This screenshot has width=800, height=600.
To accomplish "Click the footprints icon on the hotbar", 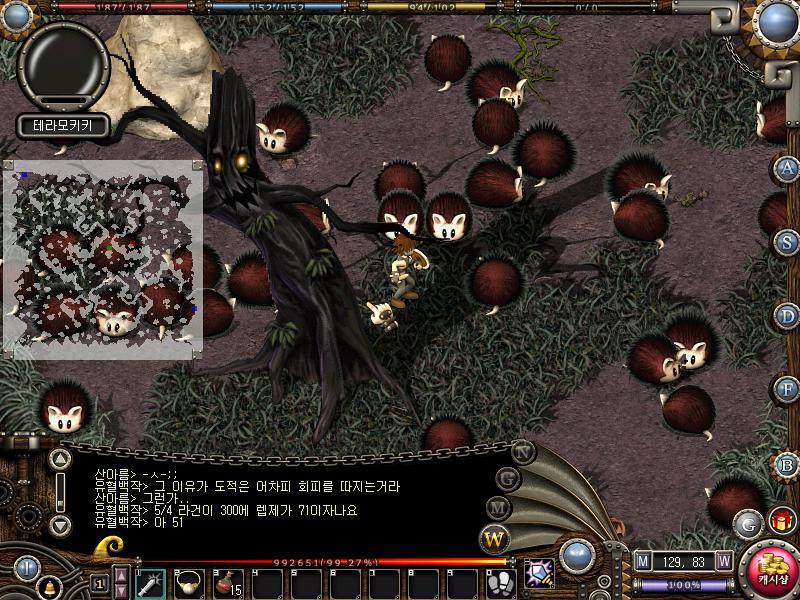I will (x=500, y=582).
